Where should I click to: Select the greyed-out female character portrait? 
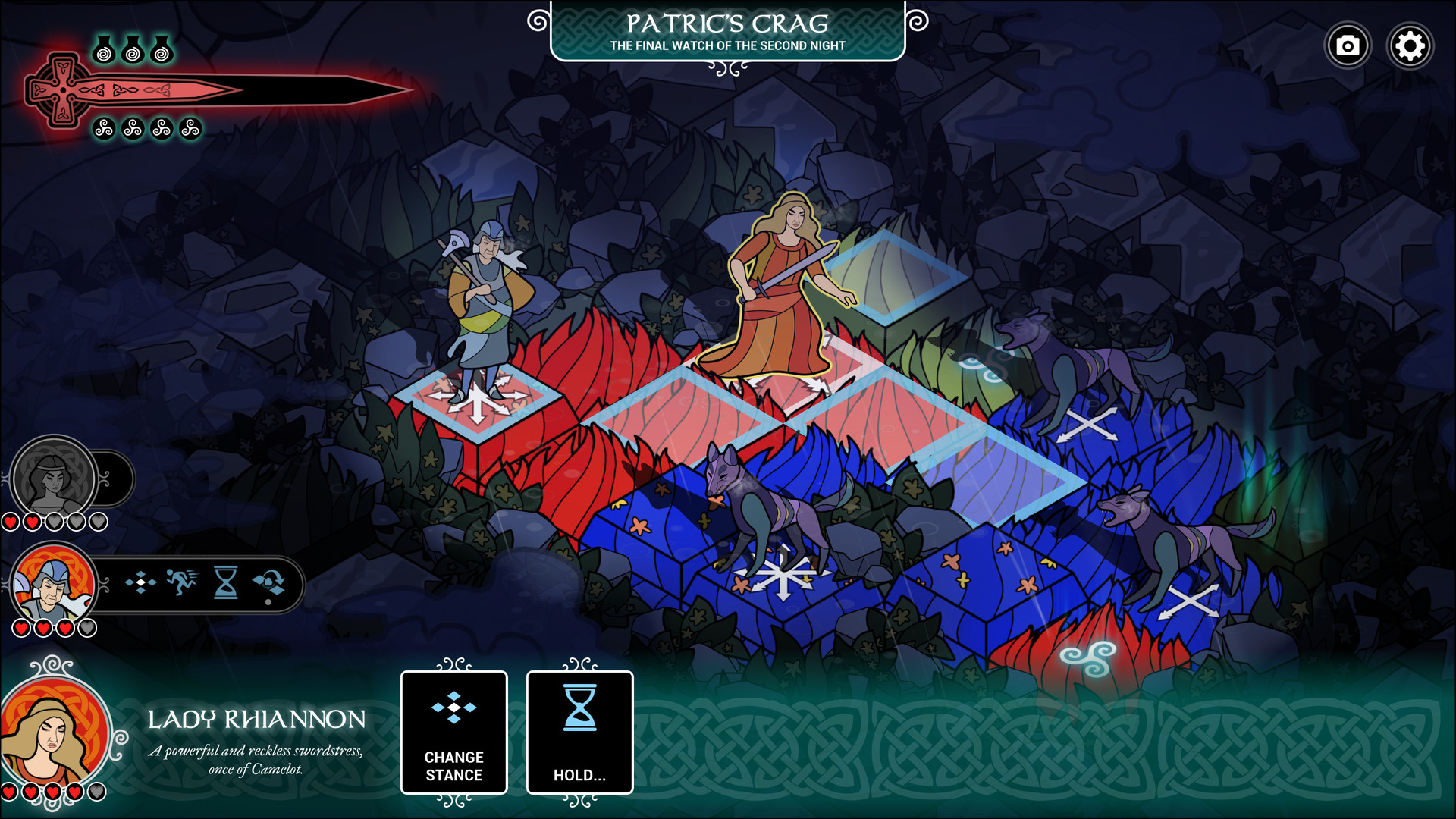click(x=52, y=478)
